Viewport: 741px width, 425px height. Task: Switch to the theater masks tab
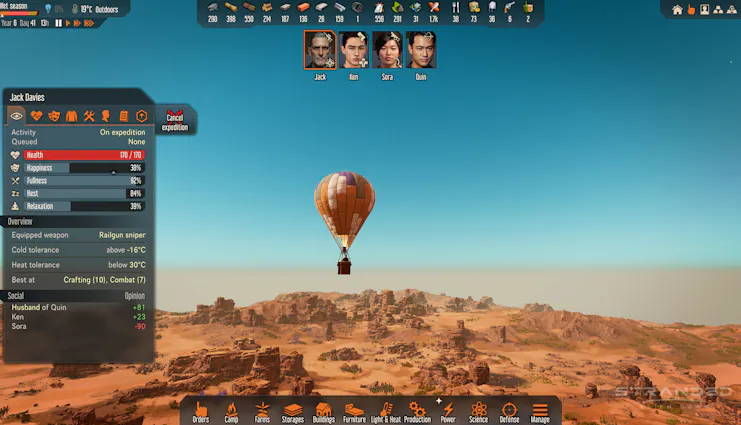54,116
